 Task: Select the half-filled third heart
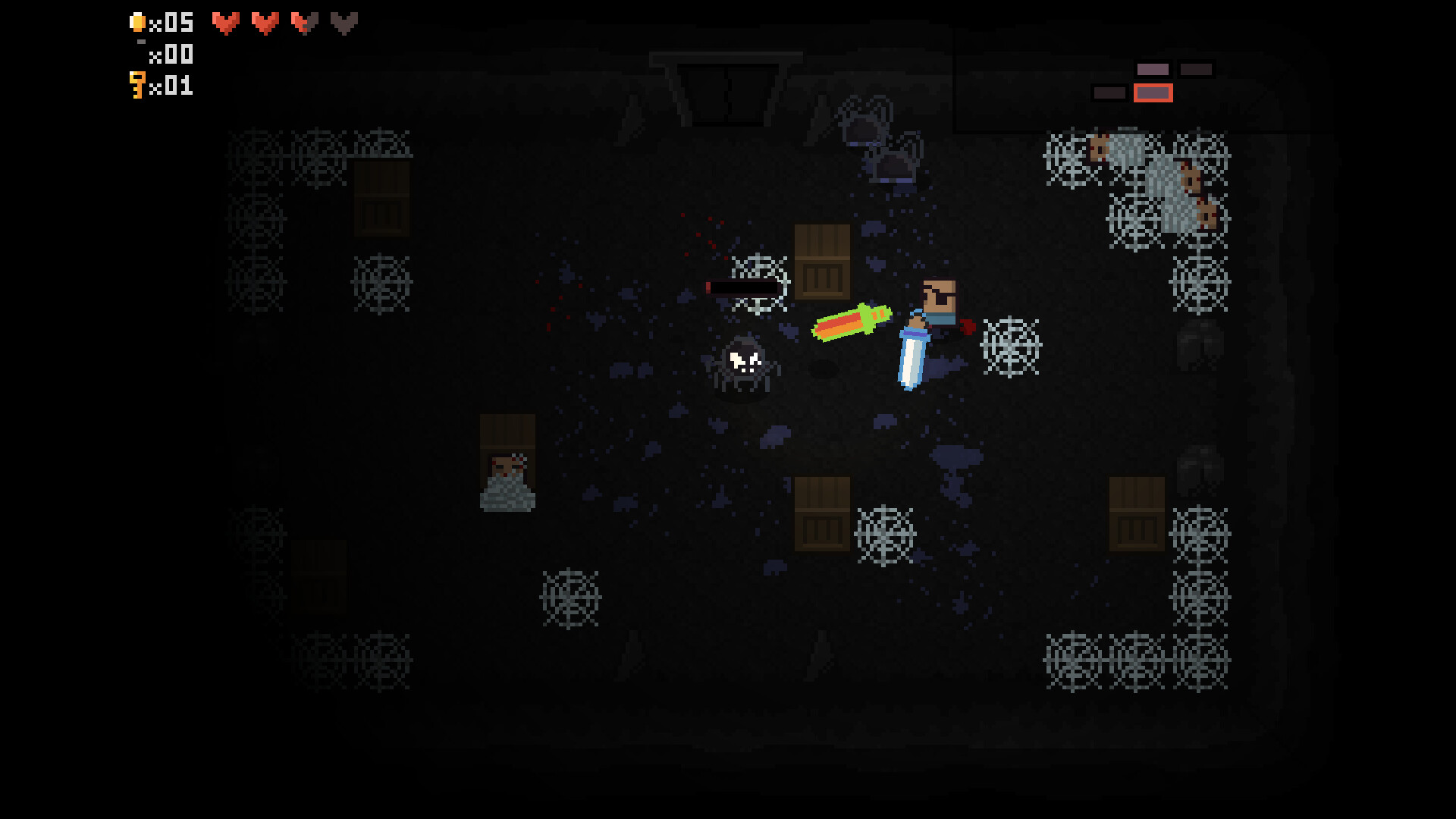click(x=305, y=23)
